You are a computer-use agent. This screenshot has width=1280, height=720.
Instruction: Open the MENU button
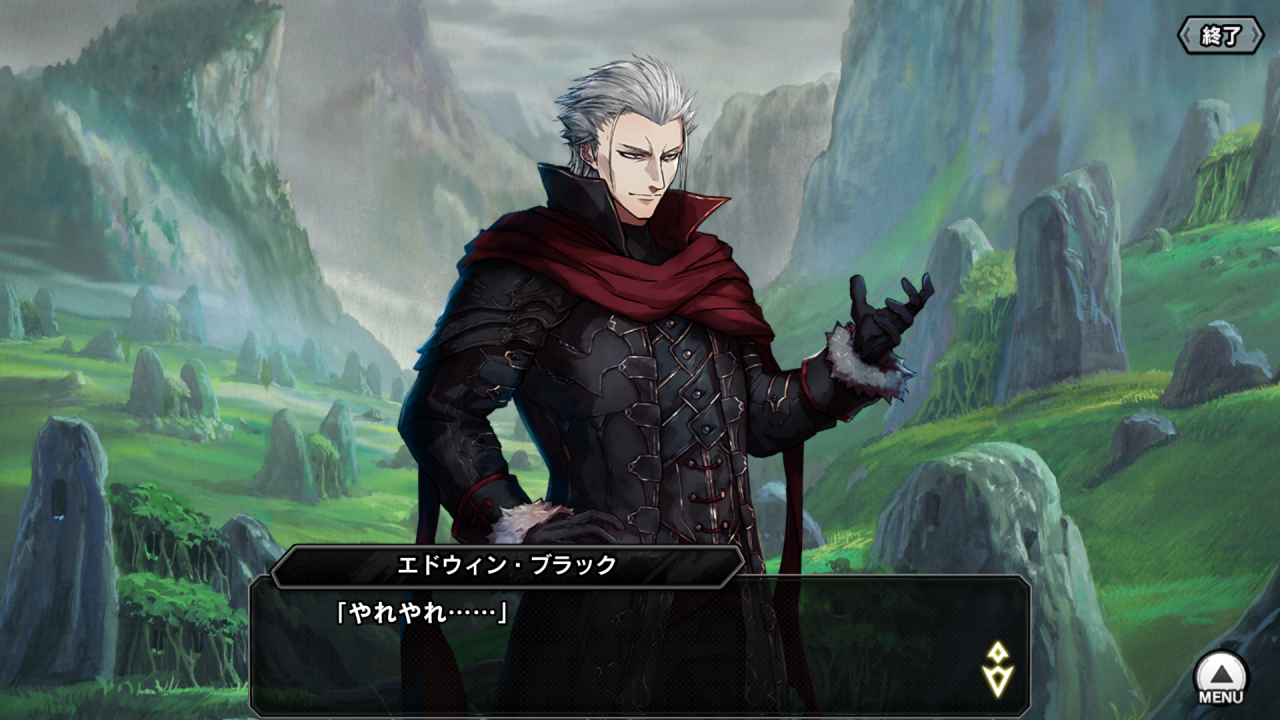(x=1221, y=678)
